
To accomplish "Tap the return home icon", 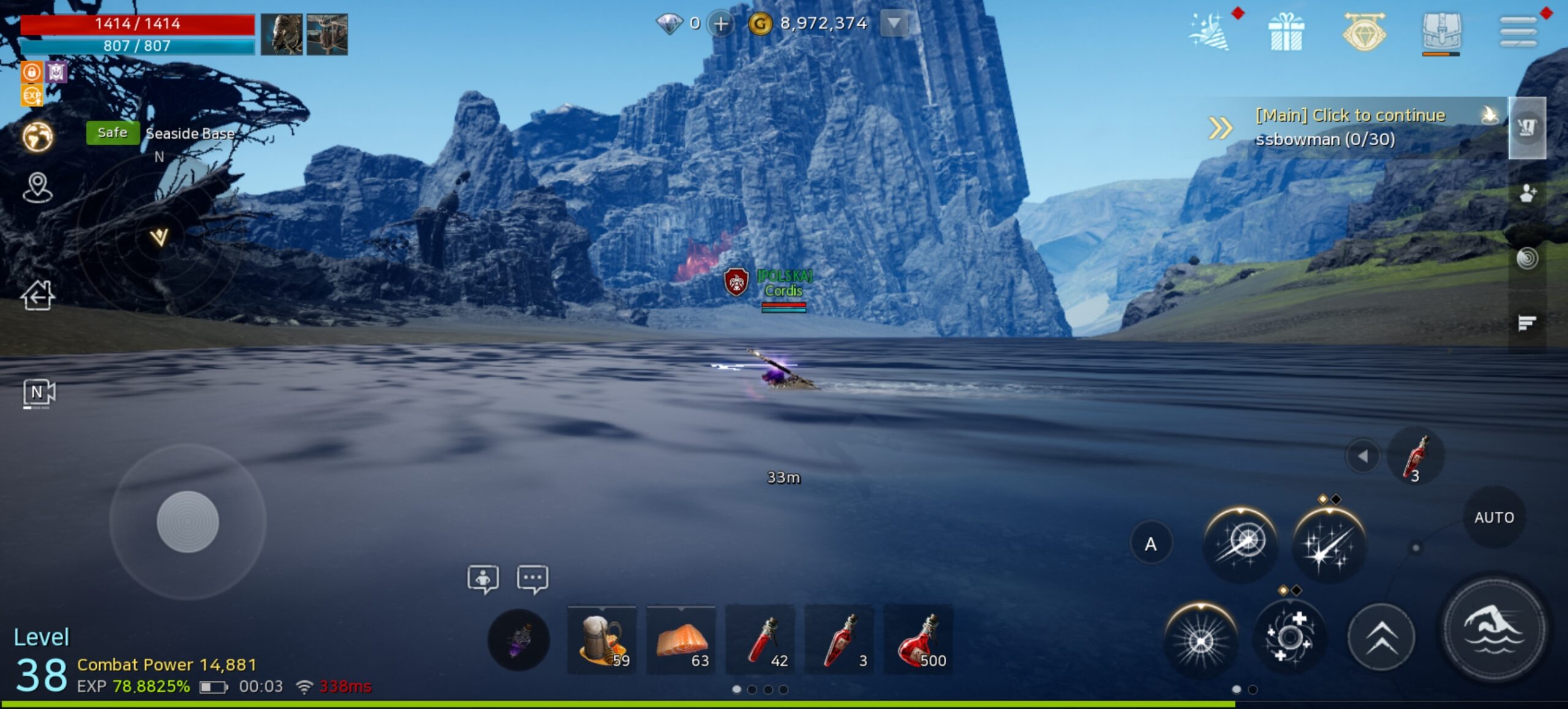I will [38, 296].
